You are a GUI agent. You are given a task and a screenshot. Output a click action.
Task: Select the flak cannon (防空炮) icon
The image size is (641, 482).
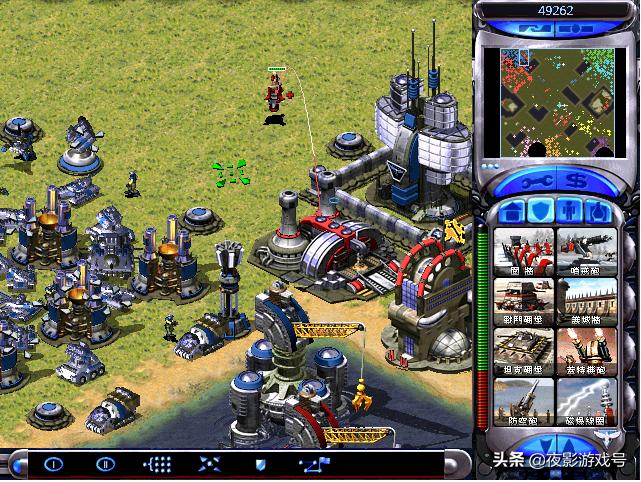pos(523,400)
